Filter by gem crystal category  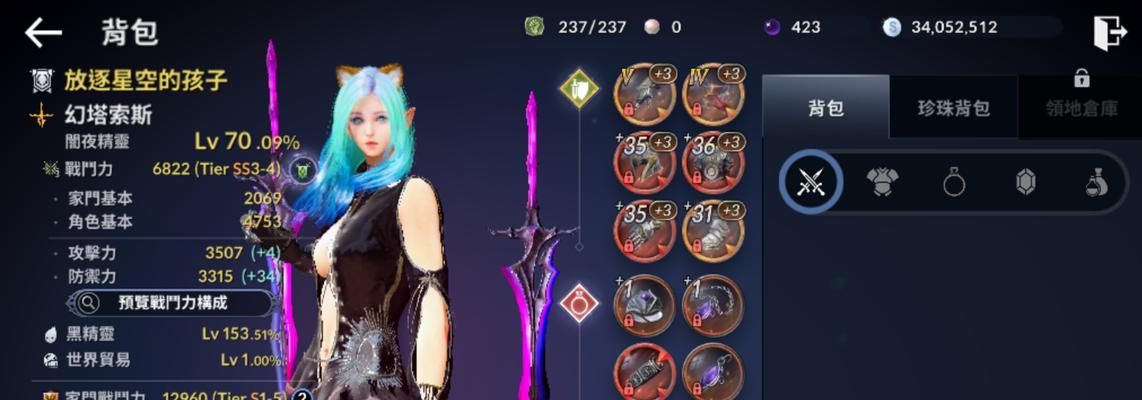(x=1026, y=182)
